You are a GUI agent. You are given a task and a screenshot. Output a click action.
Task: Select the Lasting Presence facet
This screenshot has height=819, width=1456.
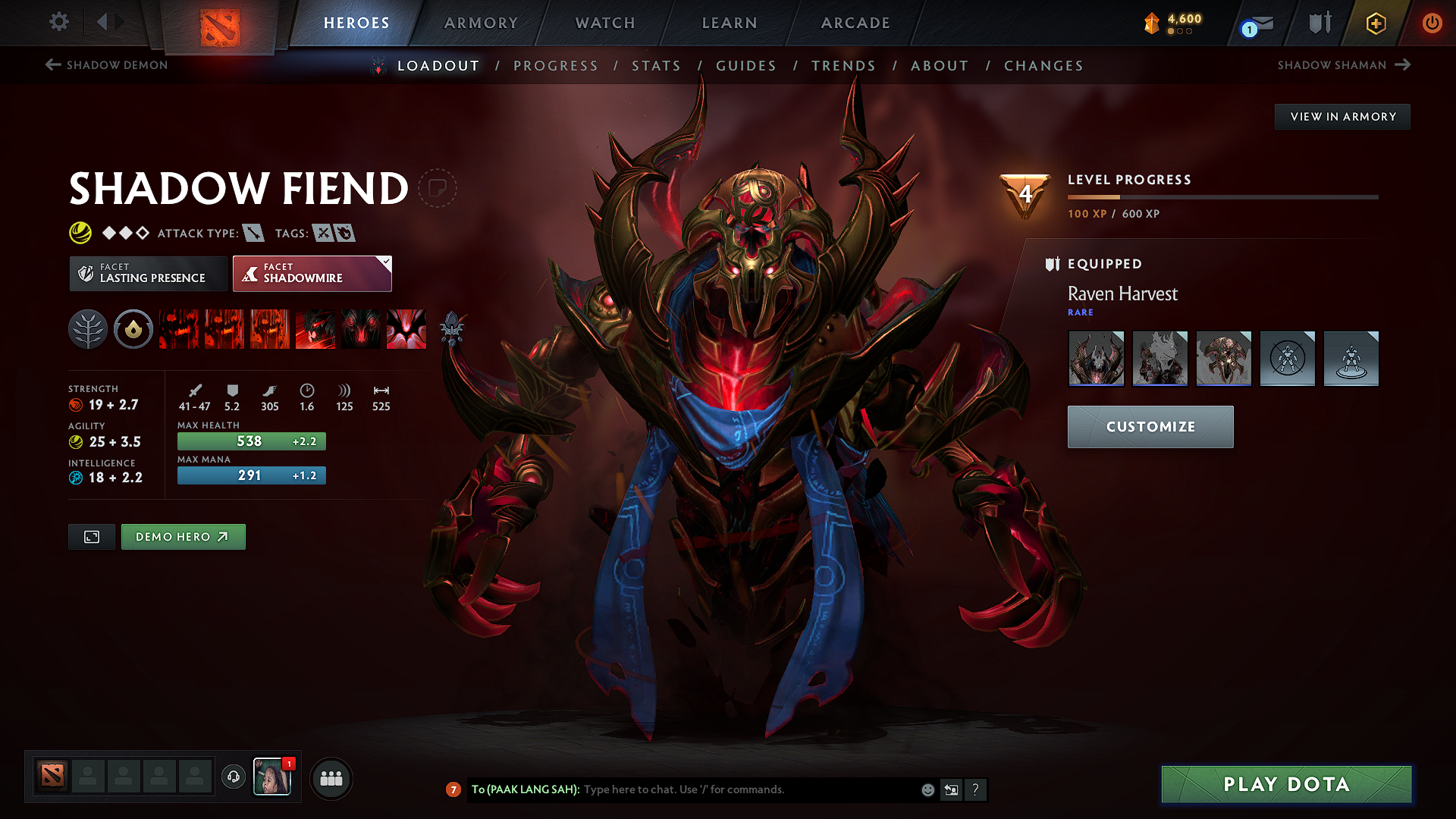(x=148, y=273)
